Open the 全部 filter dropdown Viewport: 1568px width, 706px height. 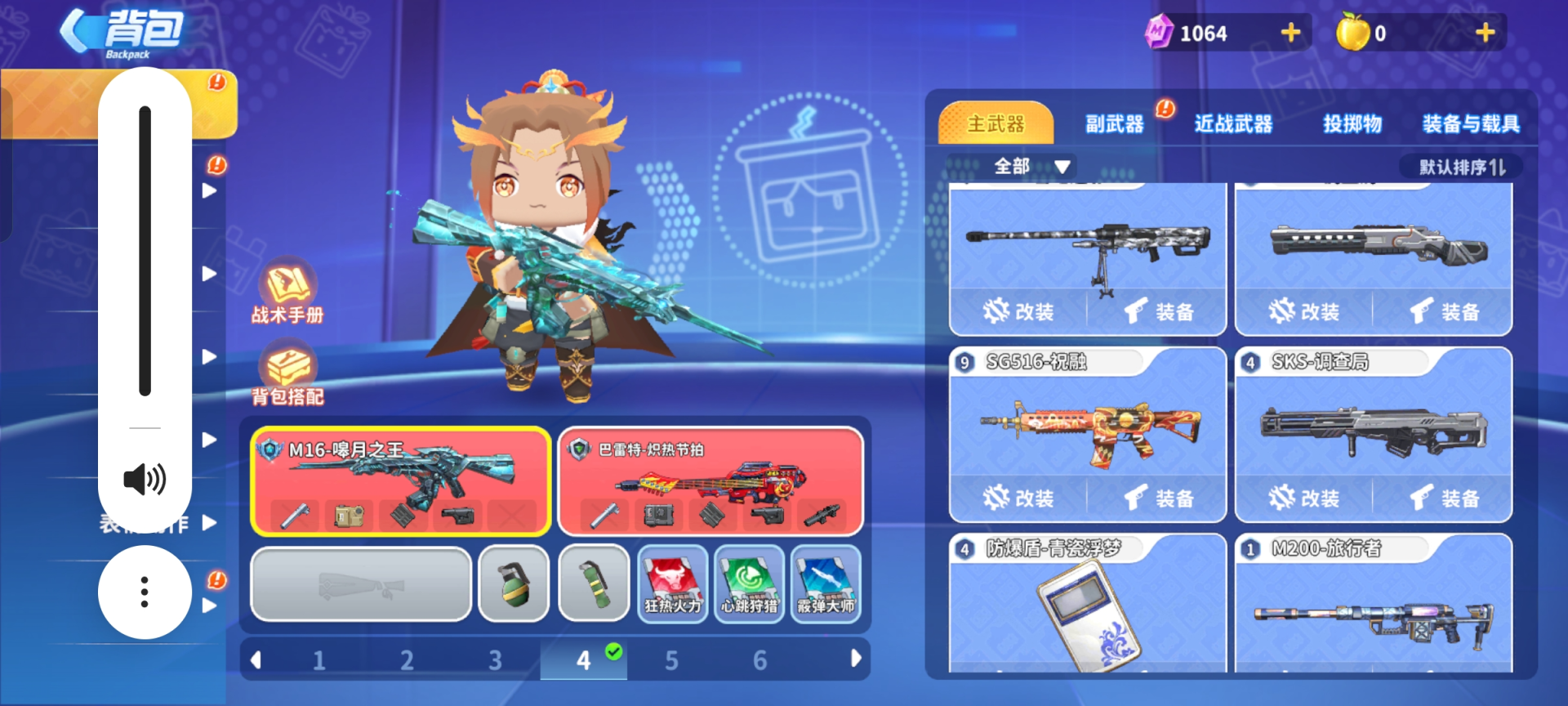coord(1031,167)
